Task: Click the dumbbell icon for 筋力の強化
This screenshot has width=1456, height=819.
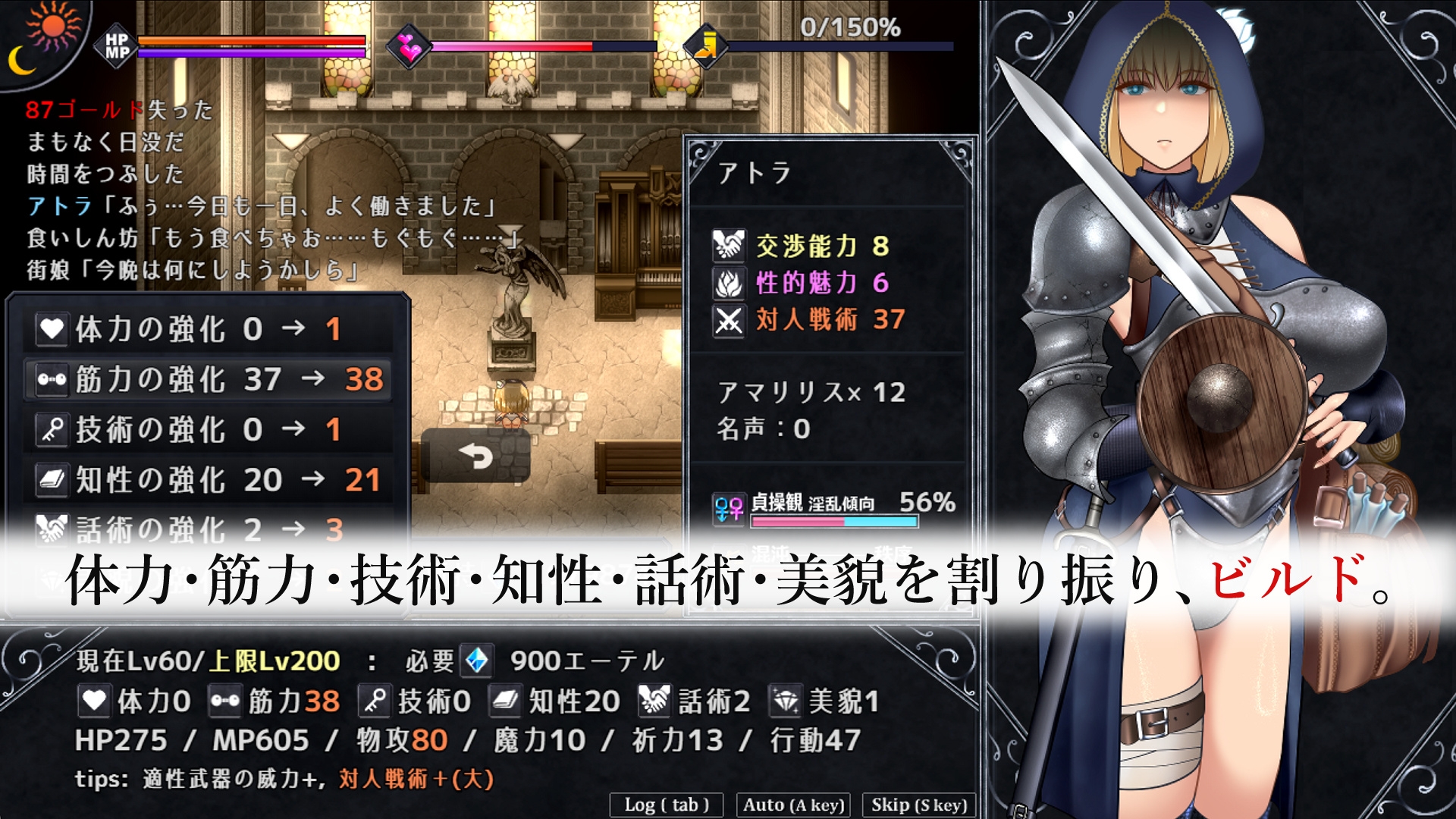Action: click(x=50, y=378)
